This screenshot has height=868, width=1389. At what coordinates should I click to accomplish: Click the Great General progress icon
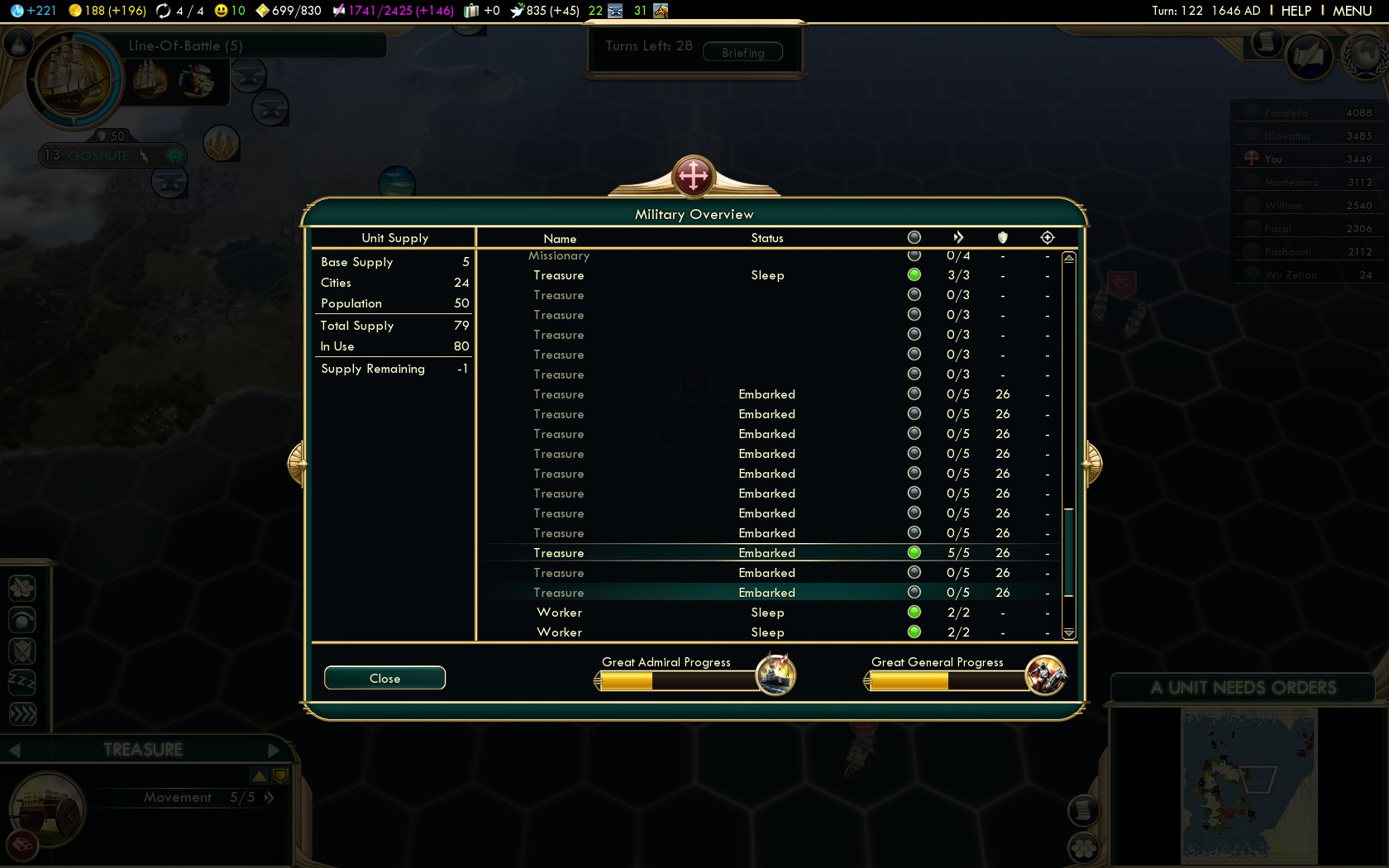[1045, 675]
